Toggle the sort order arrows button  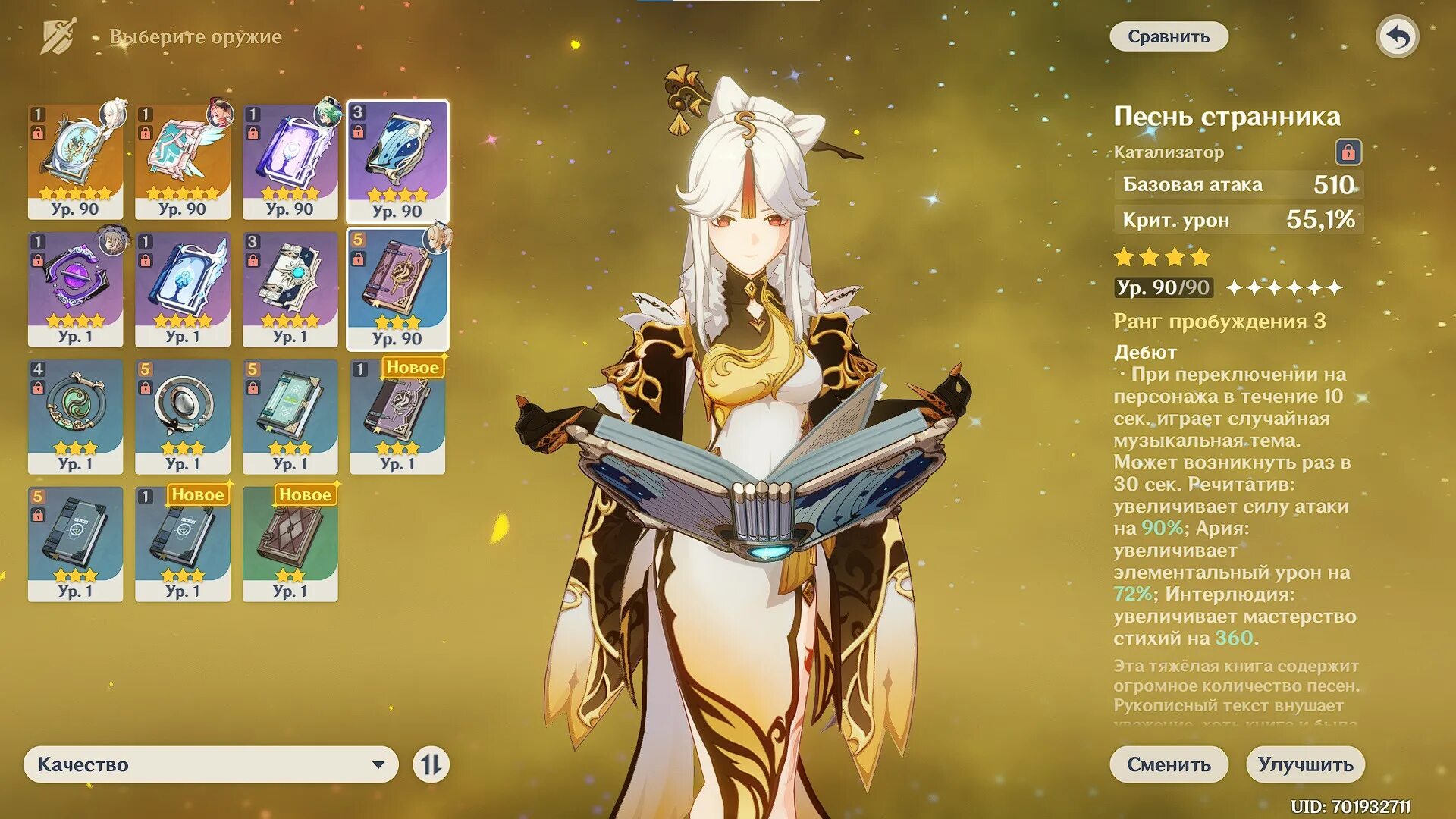431,764
